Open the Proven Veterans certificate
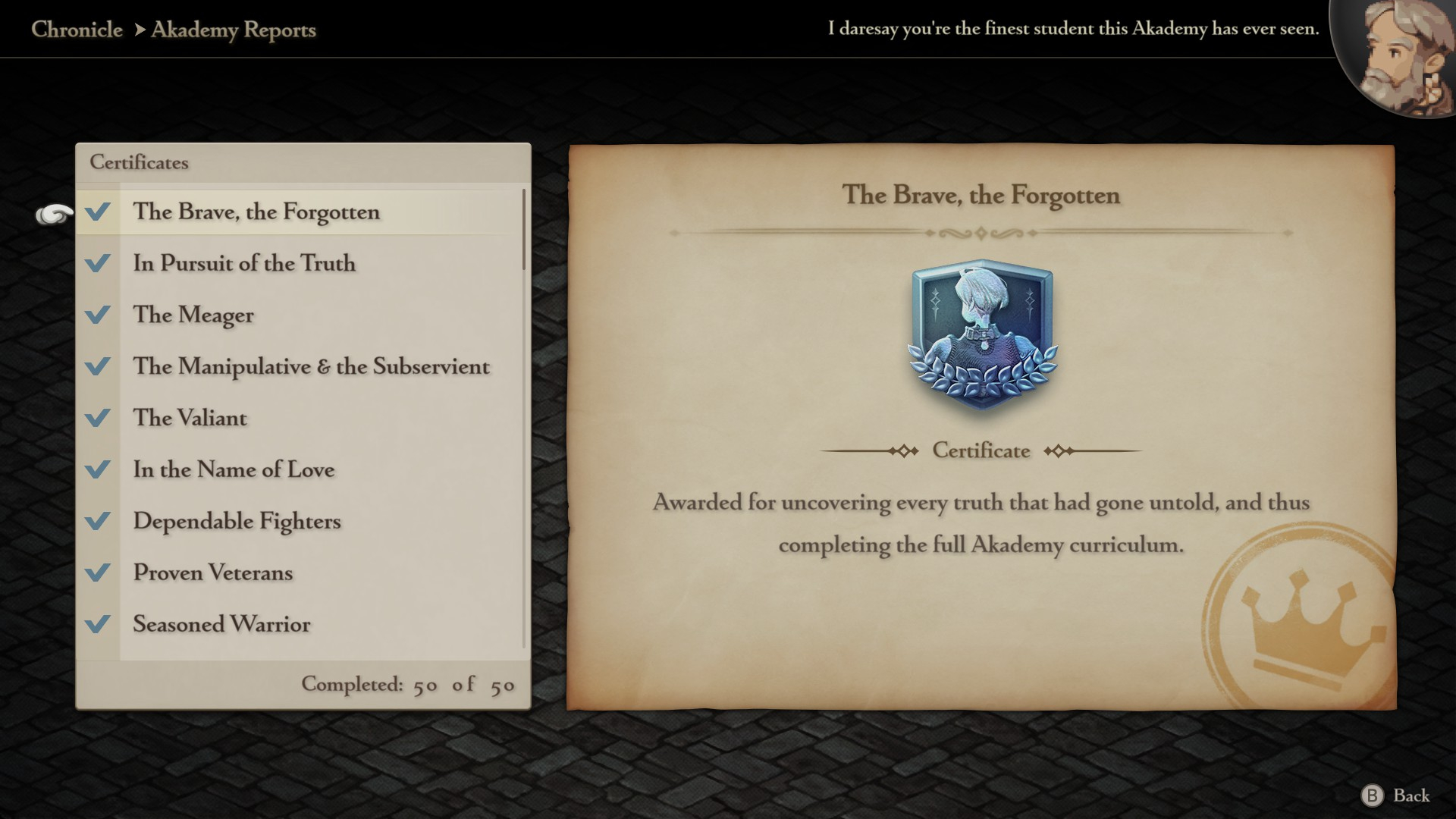The height and width of the screenshot is (819, 1456). 212,573
